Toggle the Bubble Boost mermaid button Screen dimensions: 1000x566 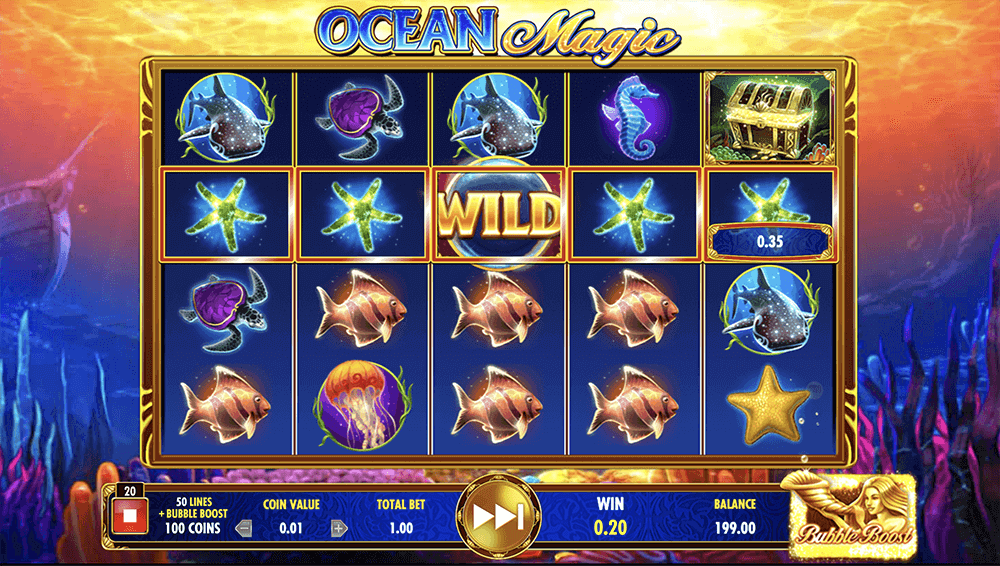(848, 510)
